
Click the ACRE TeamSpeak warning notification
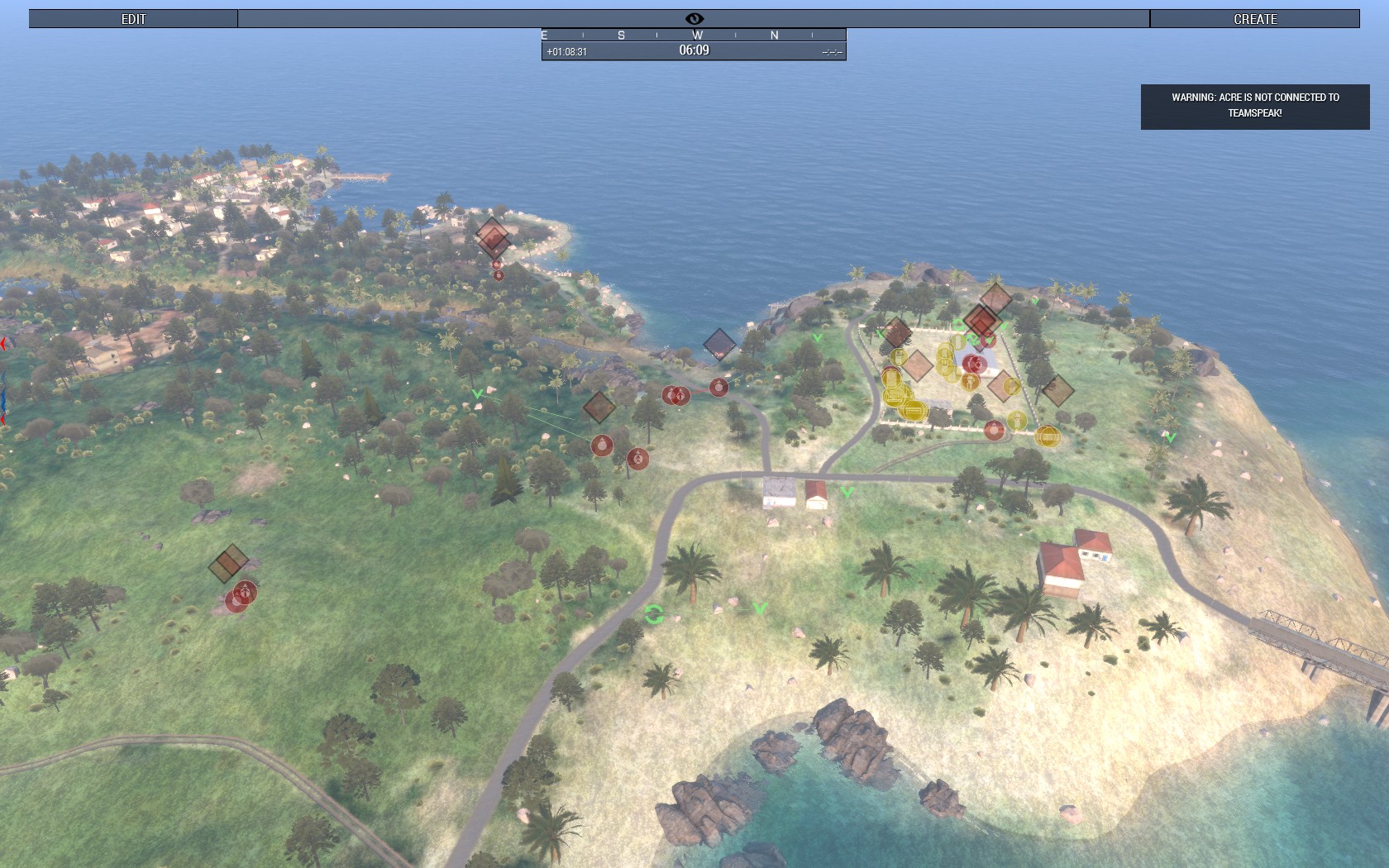1254,106
